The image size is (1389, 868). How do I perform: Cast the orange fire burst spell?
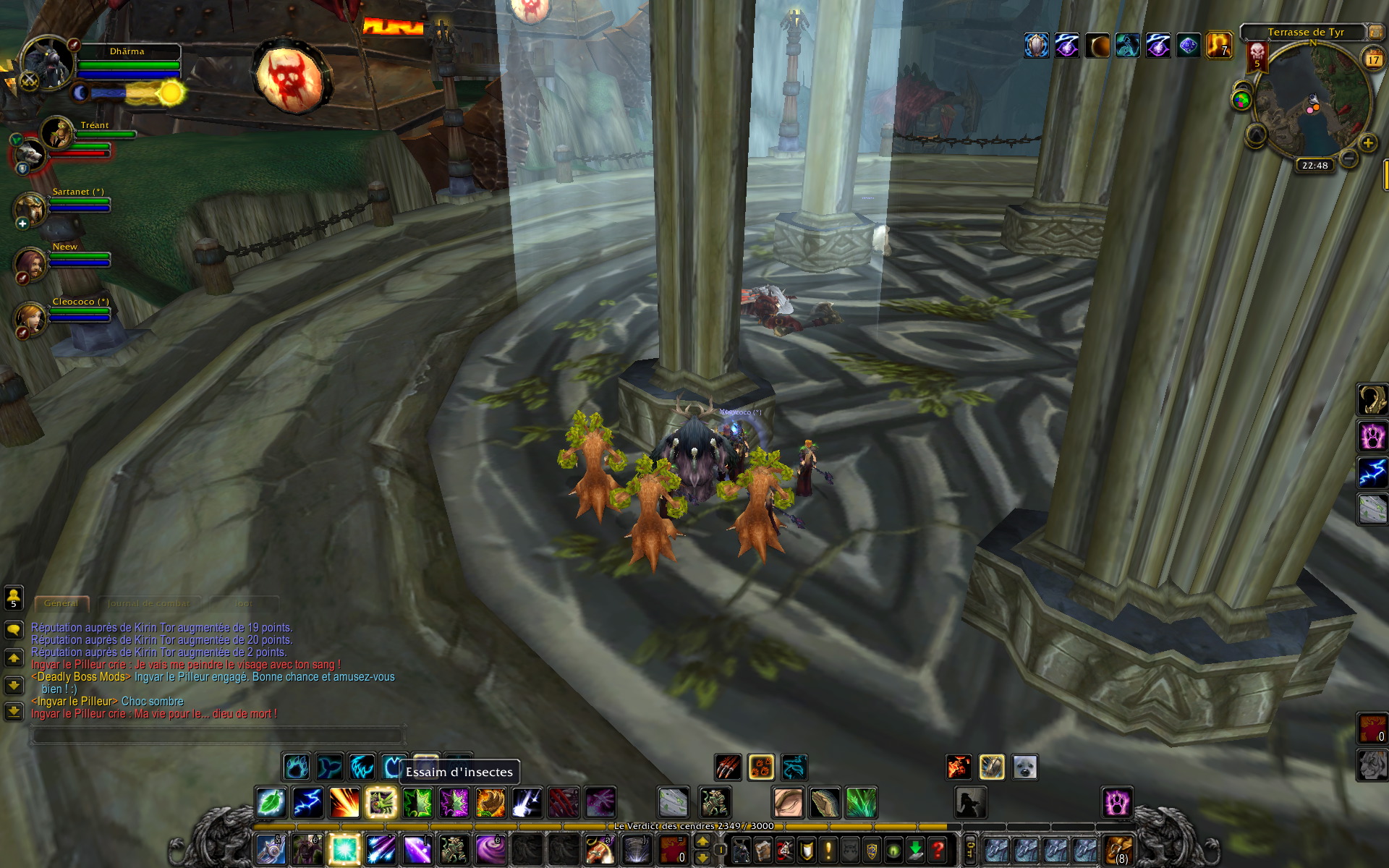pyautogui.click(x=344, y=803)
